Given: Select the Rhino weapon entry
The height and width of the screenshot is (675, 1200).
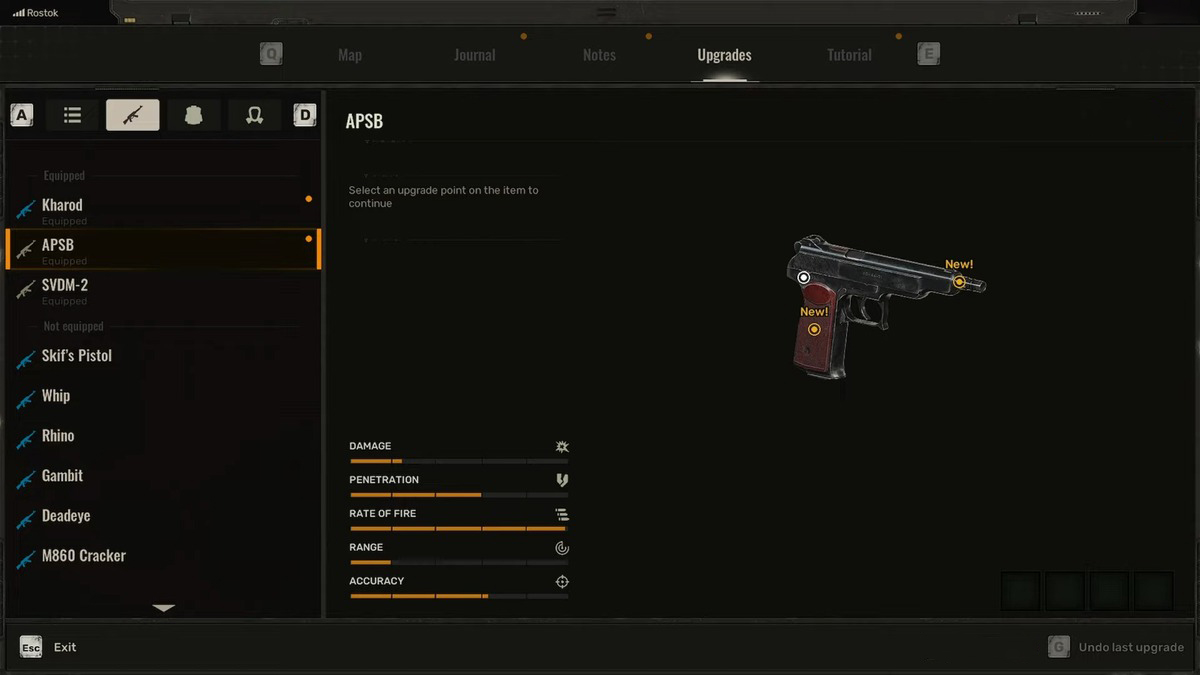Looking at the screenshot, I should click(58, 436).
